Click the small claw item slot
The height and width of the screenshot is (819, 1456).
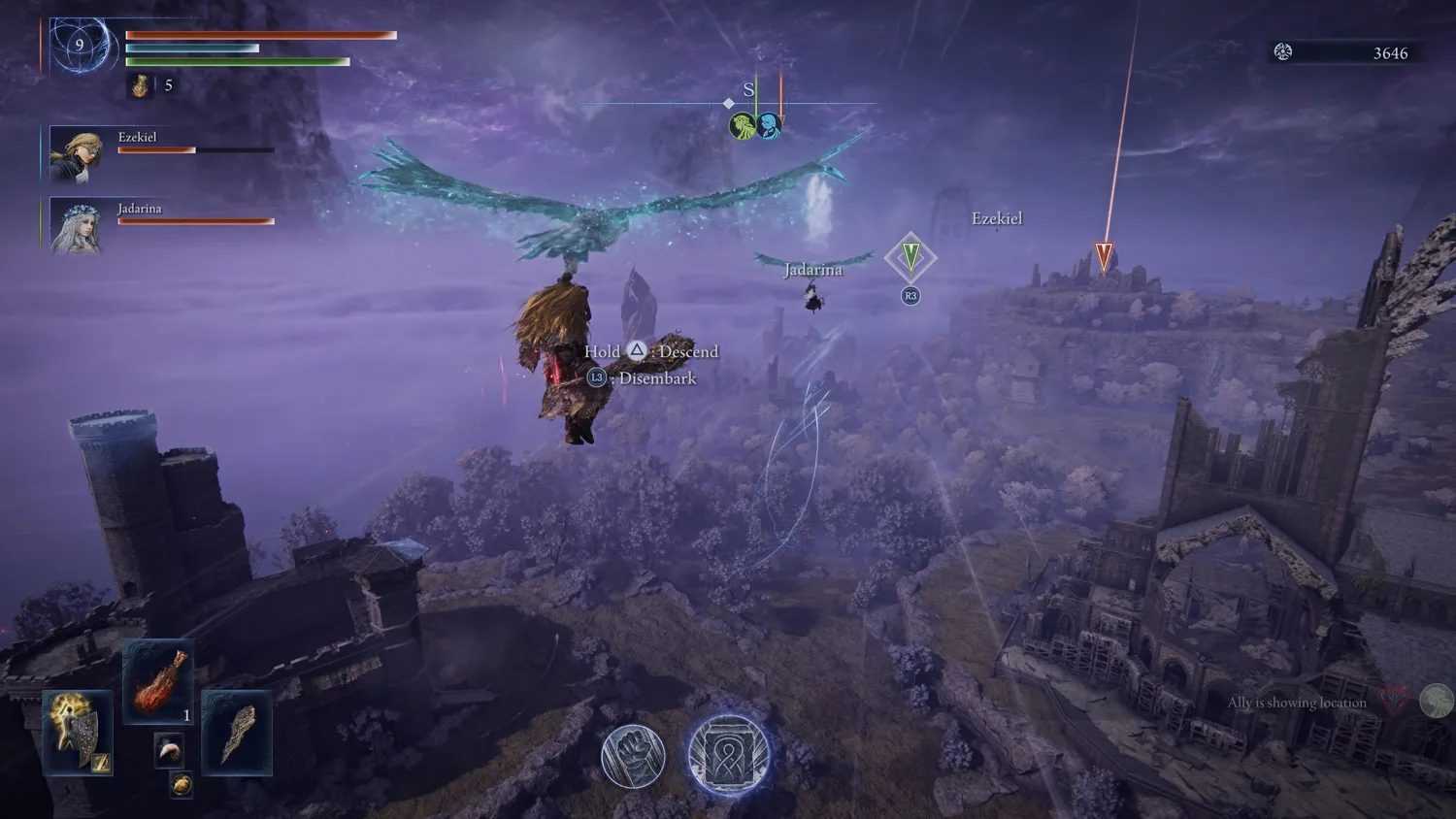pos(169,750)
